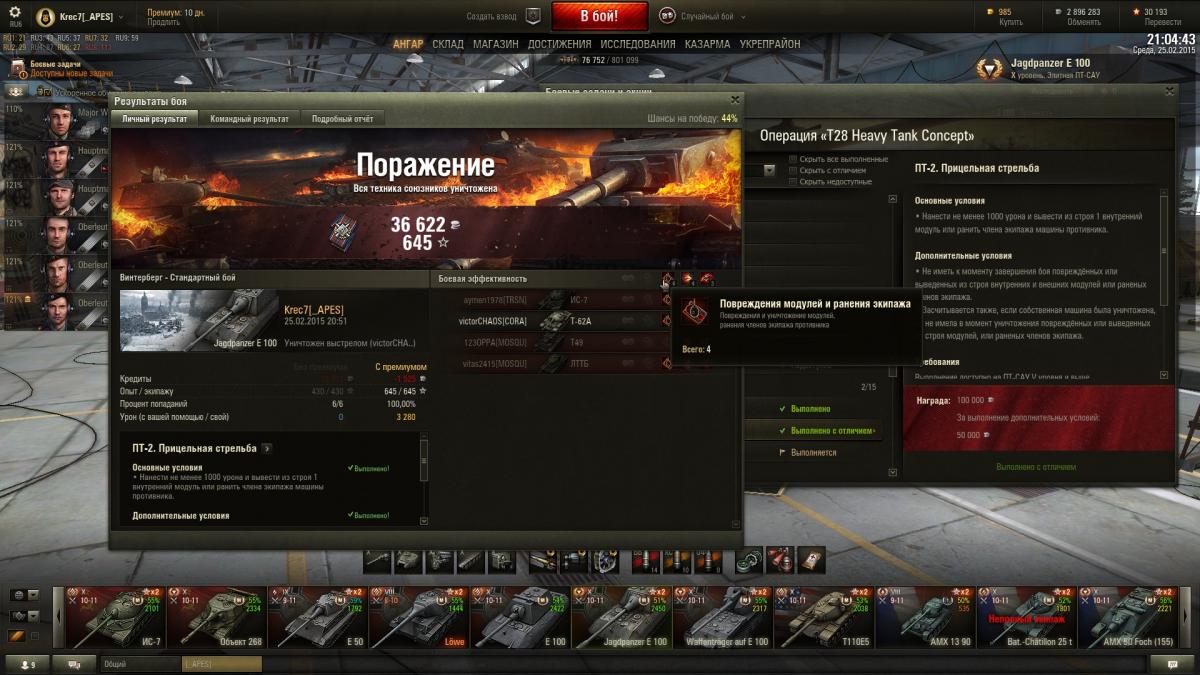Open the game settings gear menu
1200x675 pixels.
(x=15, y=12)
